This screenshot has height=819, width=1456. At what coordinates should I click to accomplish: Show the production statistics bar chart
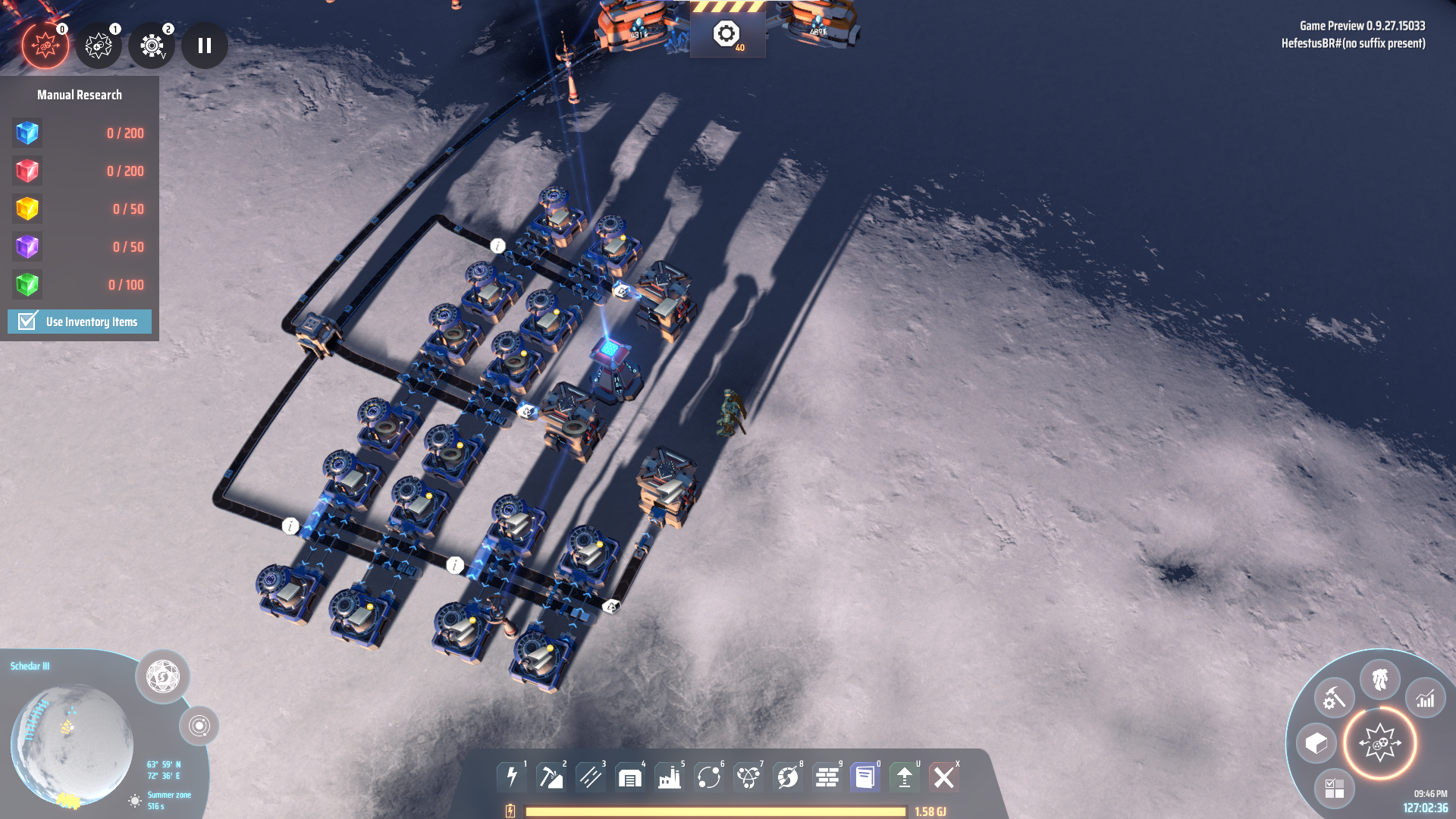pyautogui.click(x=1426, y=698)
